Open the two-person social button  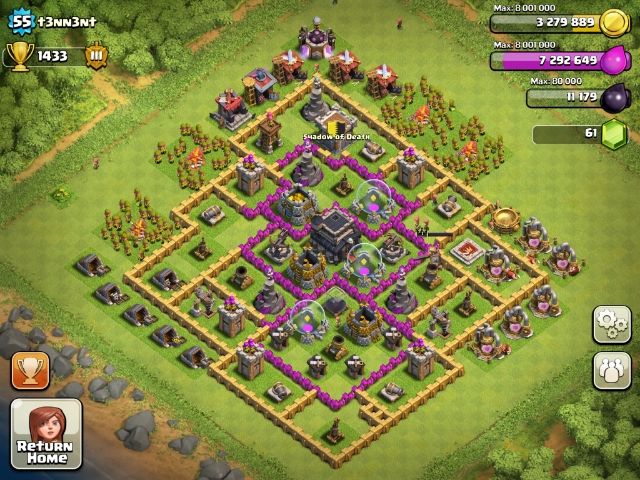tap(611, 369)
